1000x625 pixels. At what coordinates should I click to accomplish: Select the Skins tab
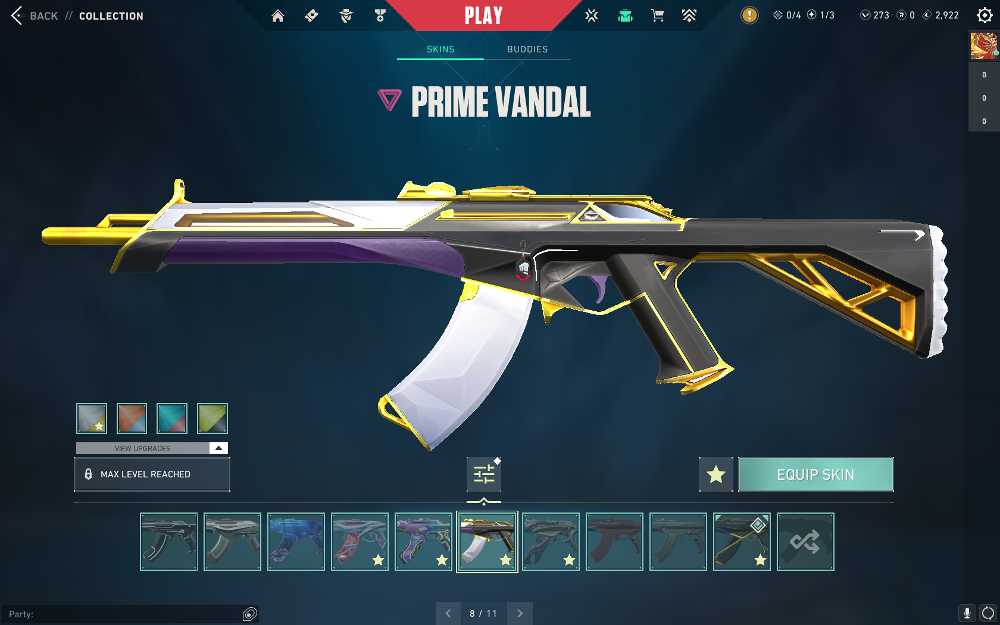[440, 49]
